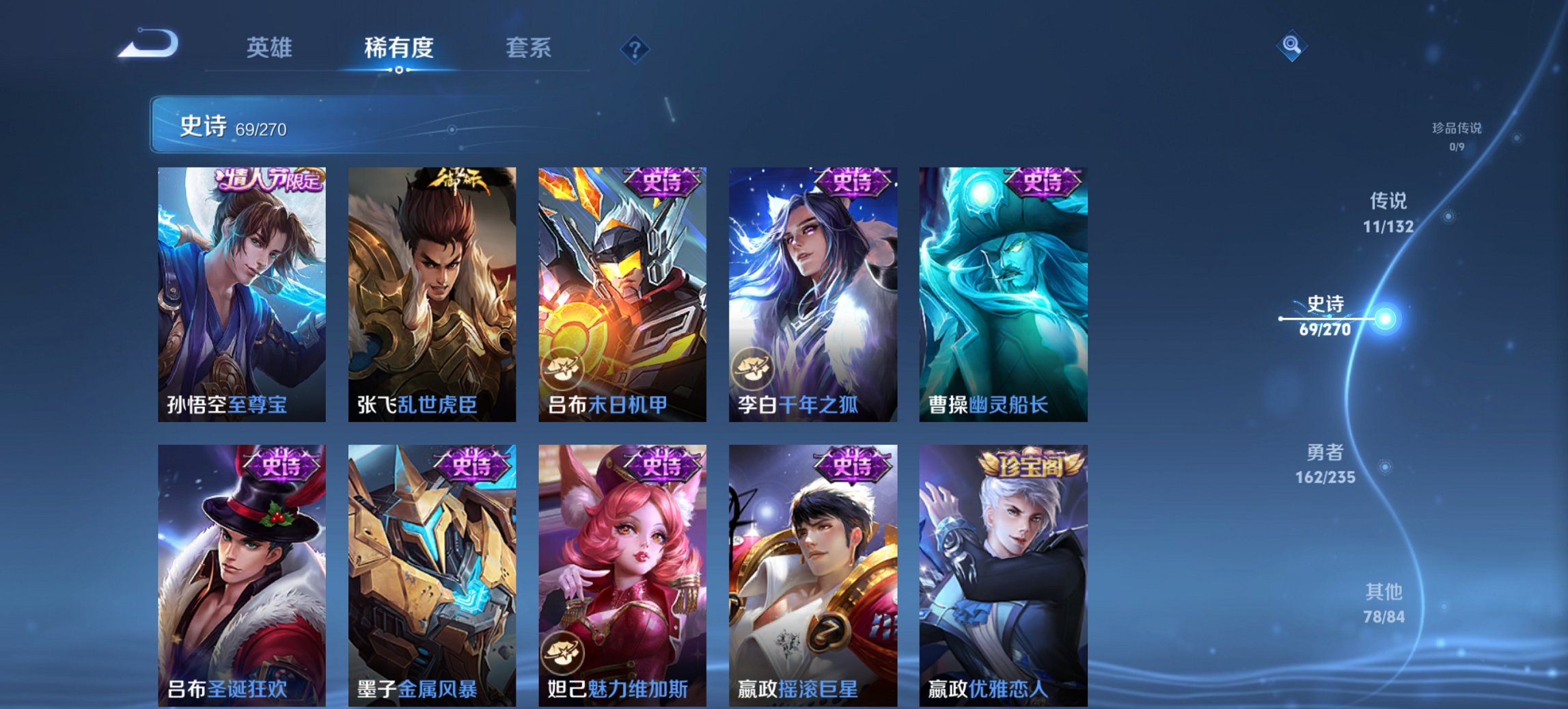
Task: Switch to the 套系 tab
Action: (x=528, y=48)
